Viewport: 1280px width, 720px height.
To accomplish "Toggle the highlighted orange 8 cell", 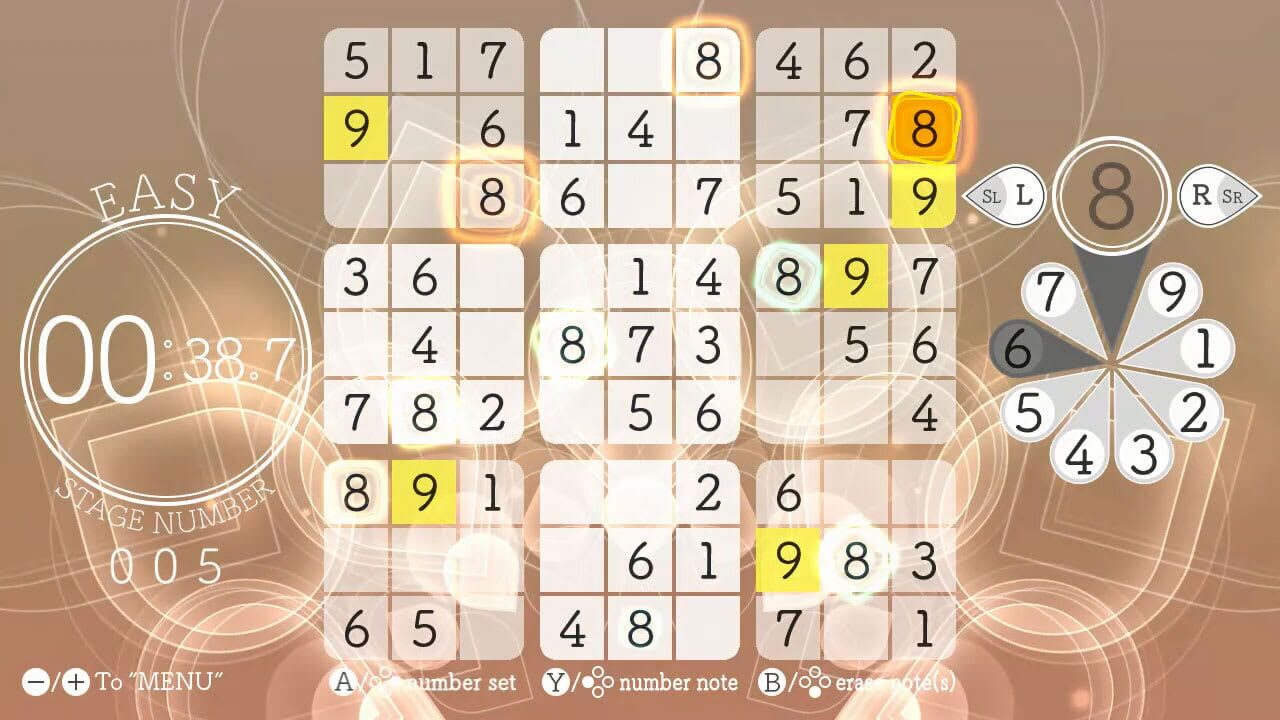I will point(925,128).
